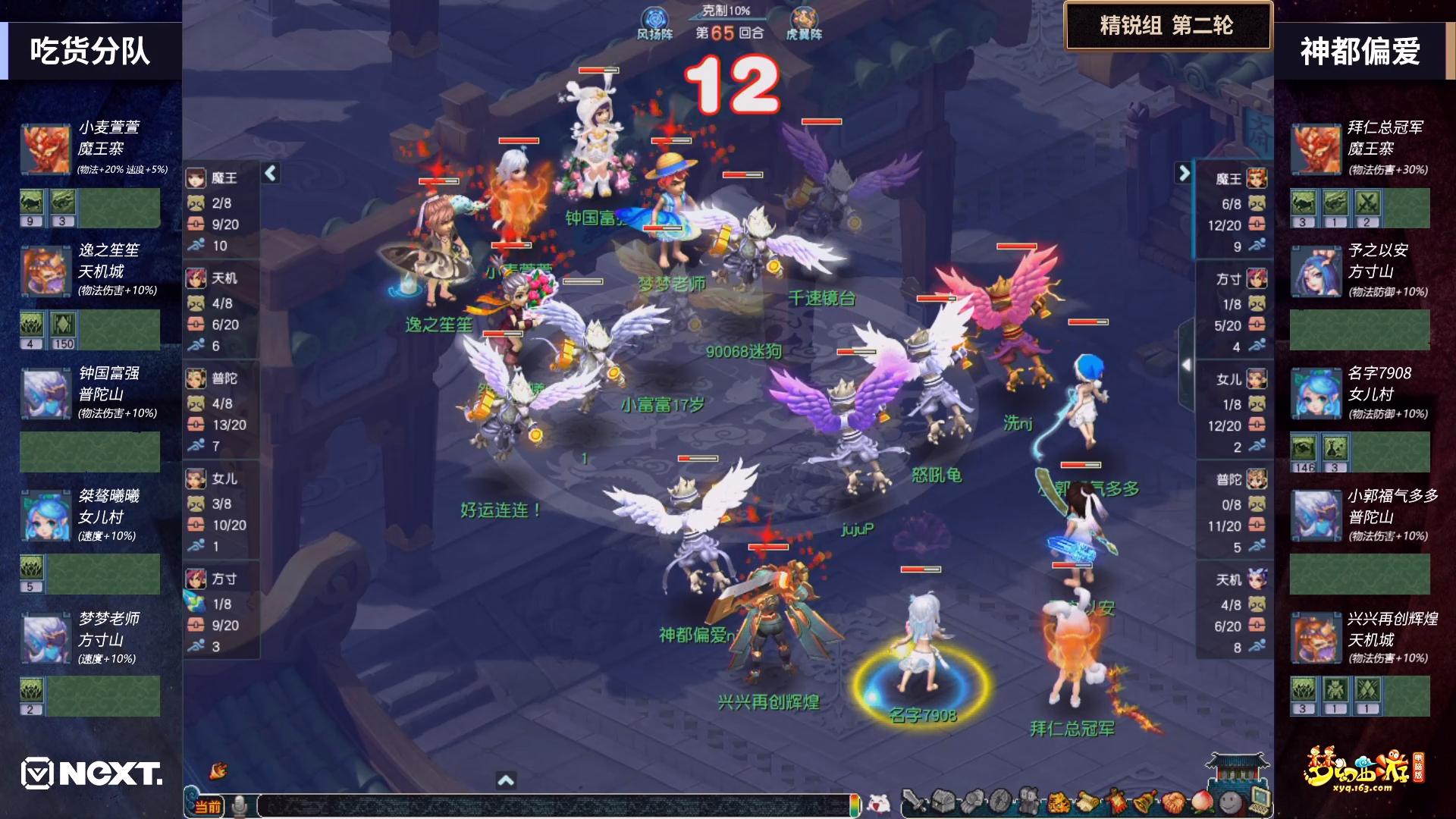Open the treasure chest inventory icon
1456x819 pixels.
pos(943,802)
